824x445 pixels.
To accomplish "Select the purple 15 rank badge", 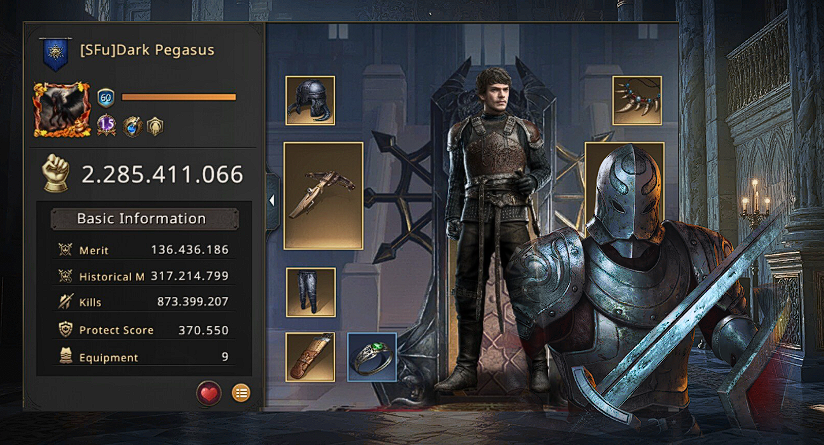I will pyautogui.click(x=107, y=126).
